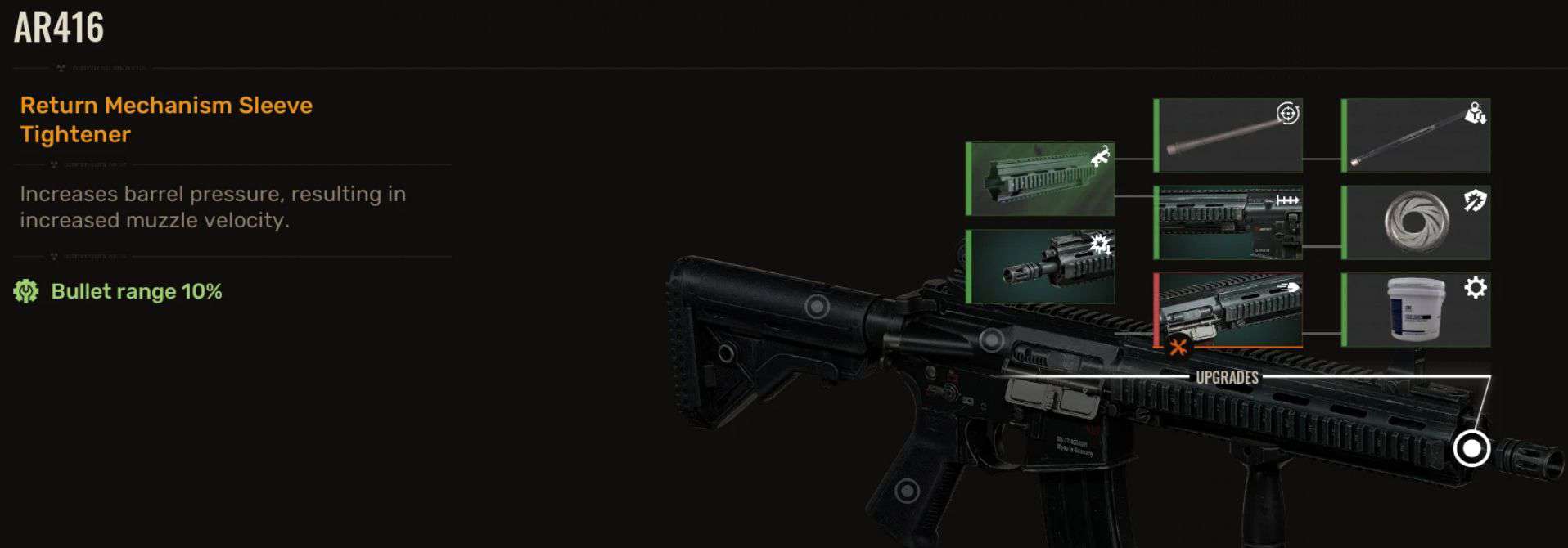Click the upper receiver upgrade with arrow icon

click(1228, 222)
